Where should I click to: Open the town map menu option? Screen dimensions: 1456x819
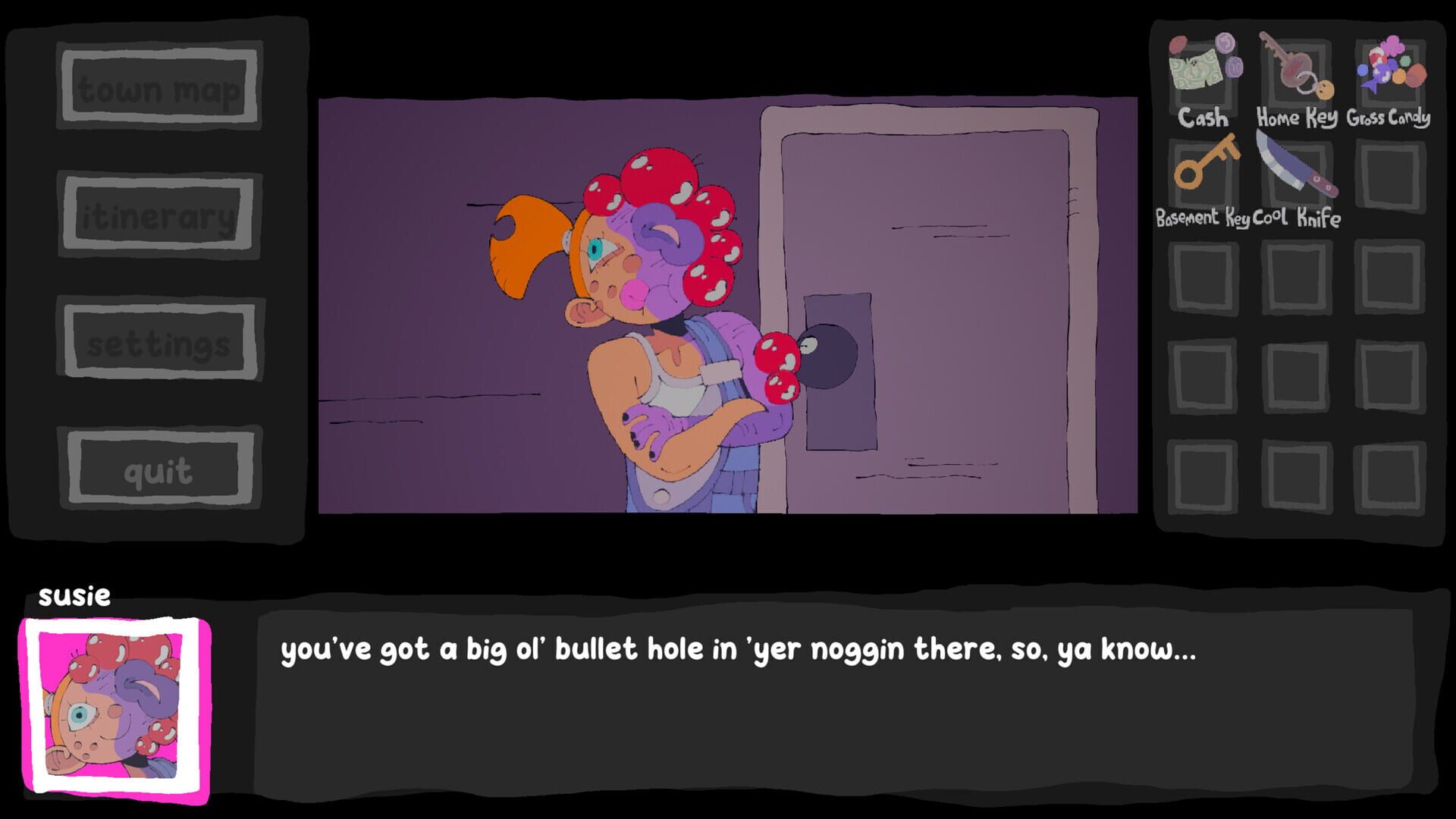161,89
